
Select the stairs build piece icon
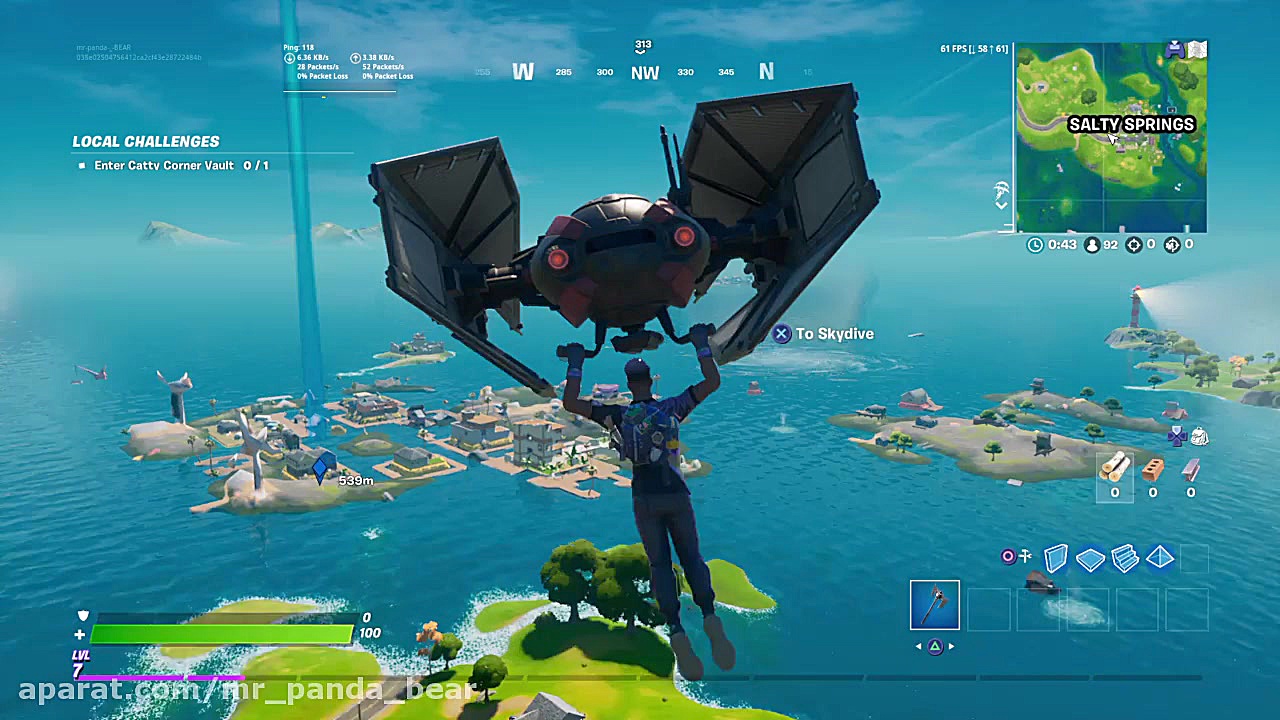tap(1125, 558)
